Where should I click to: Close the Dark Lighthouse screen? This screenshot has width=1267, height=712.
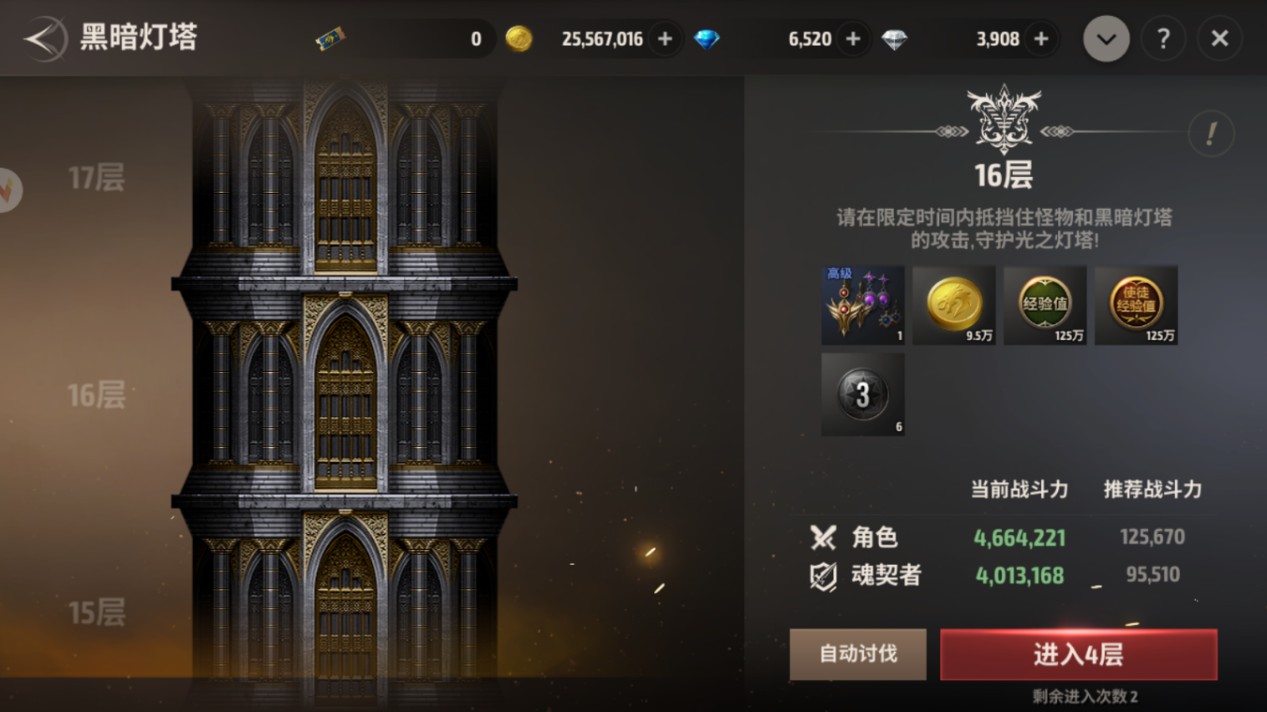(x=1220, y=39)
